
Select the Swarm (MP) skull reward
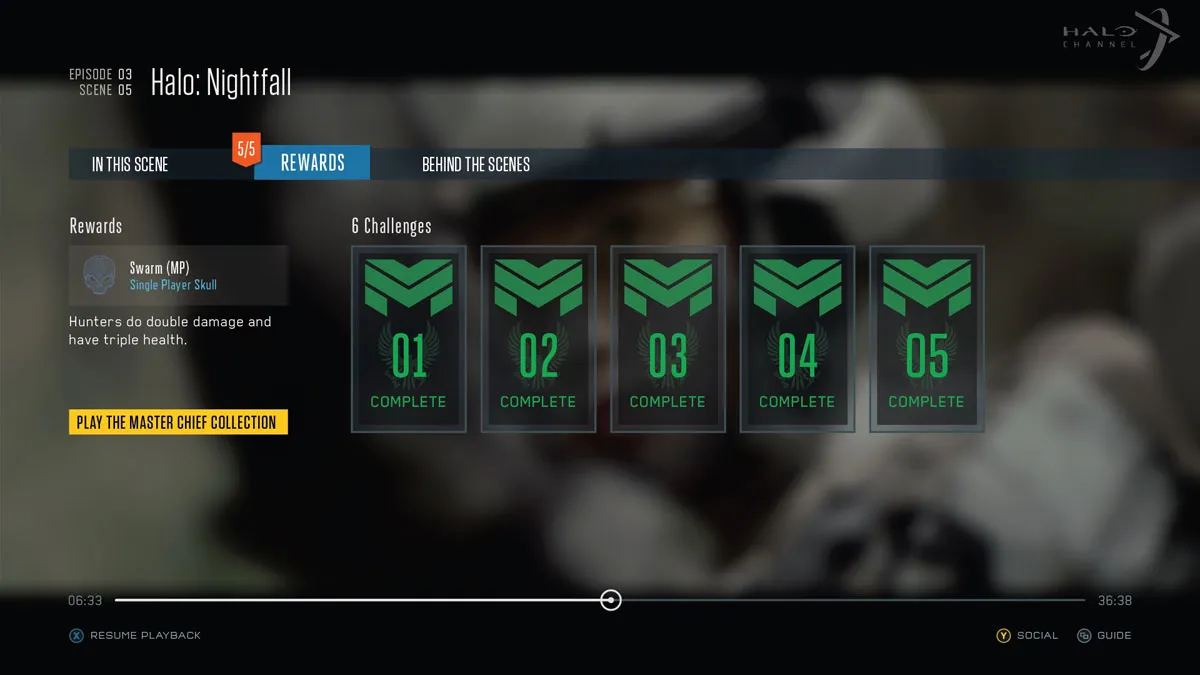[x=178, y=276]
